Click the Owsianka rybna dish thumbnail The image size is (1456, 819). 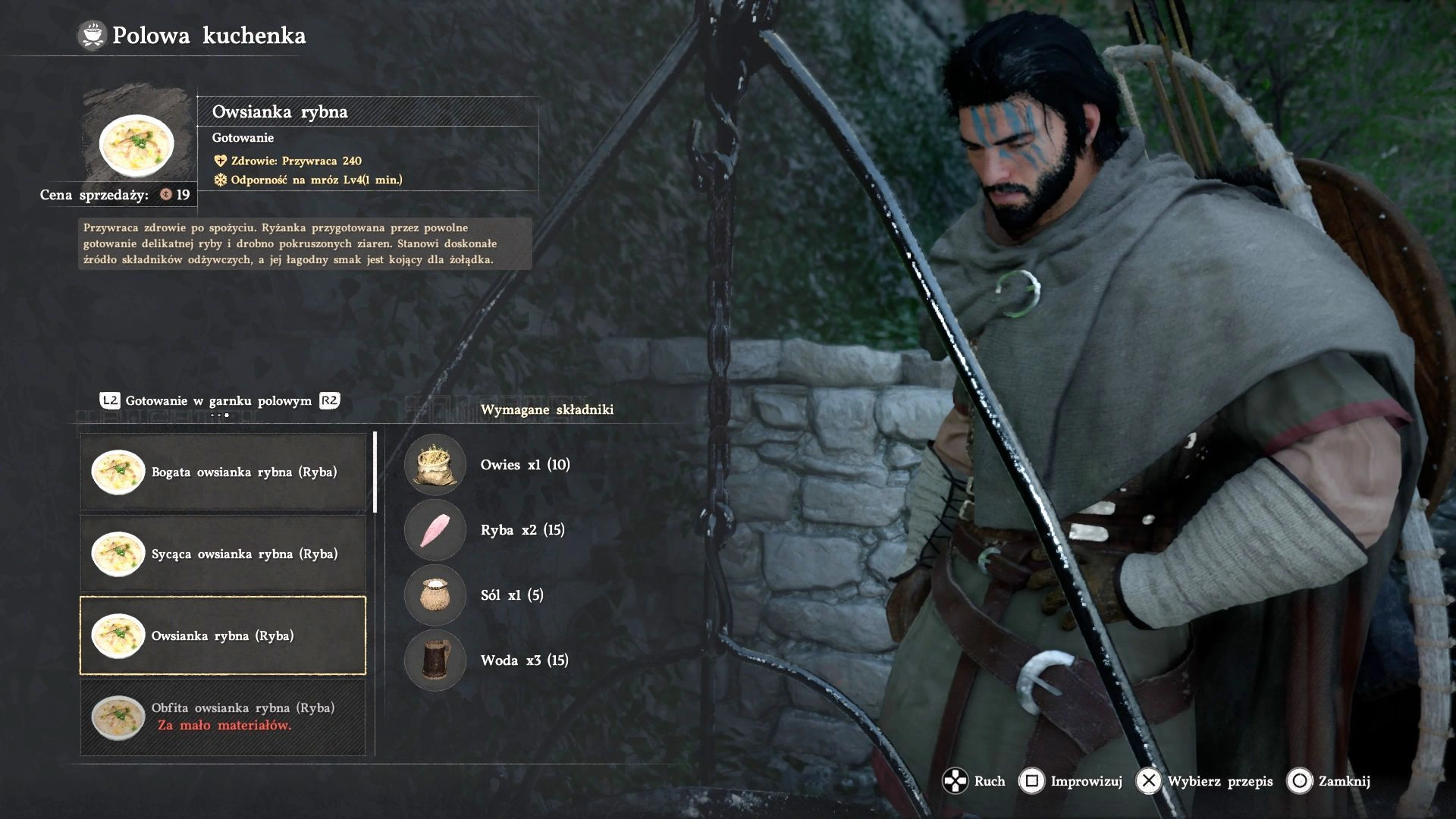point(137,144)
